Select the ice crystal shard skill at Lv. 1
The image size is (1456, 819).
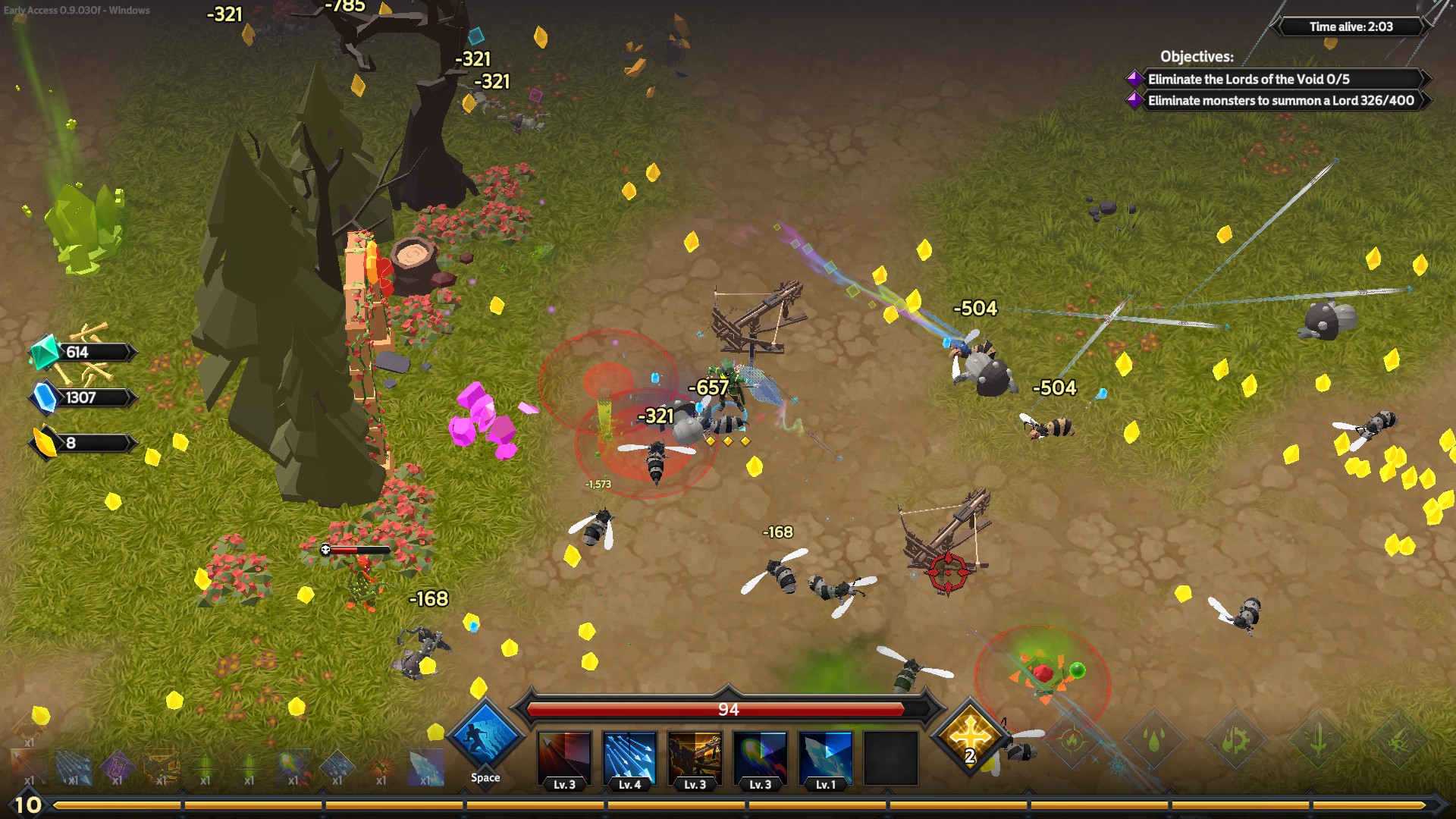pyautogui.click(x=825, y=758)
